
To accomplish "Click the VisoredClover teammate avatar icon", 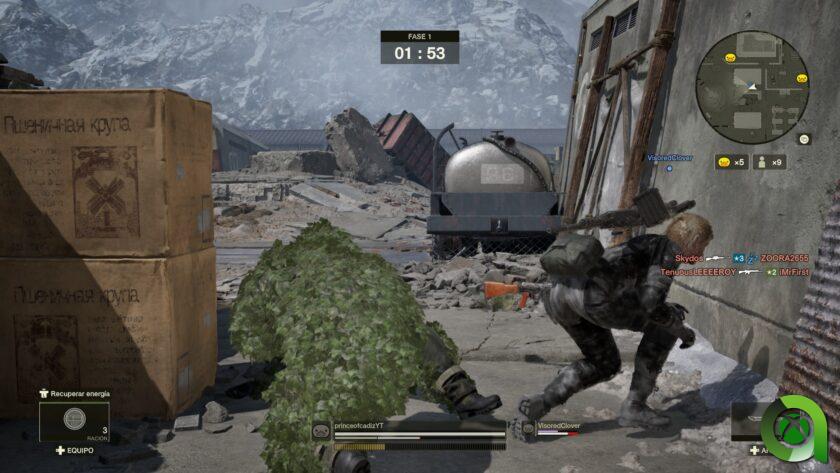I will point(527,429).
